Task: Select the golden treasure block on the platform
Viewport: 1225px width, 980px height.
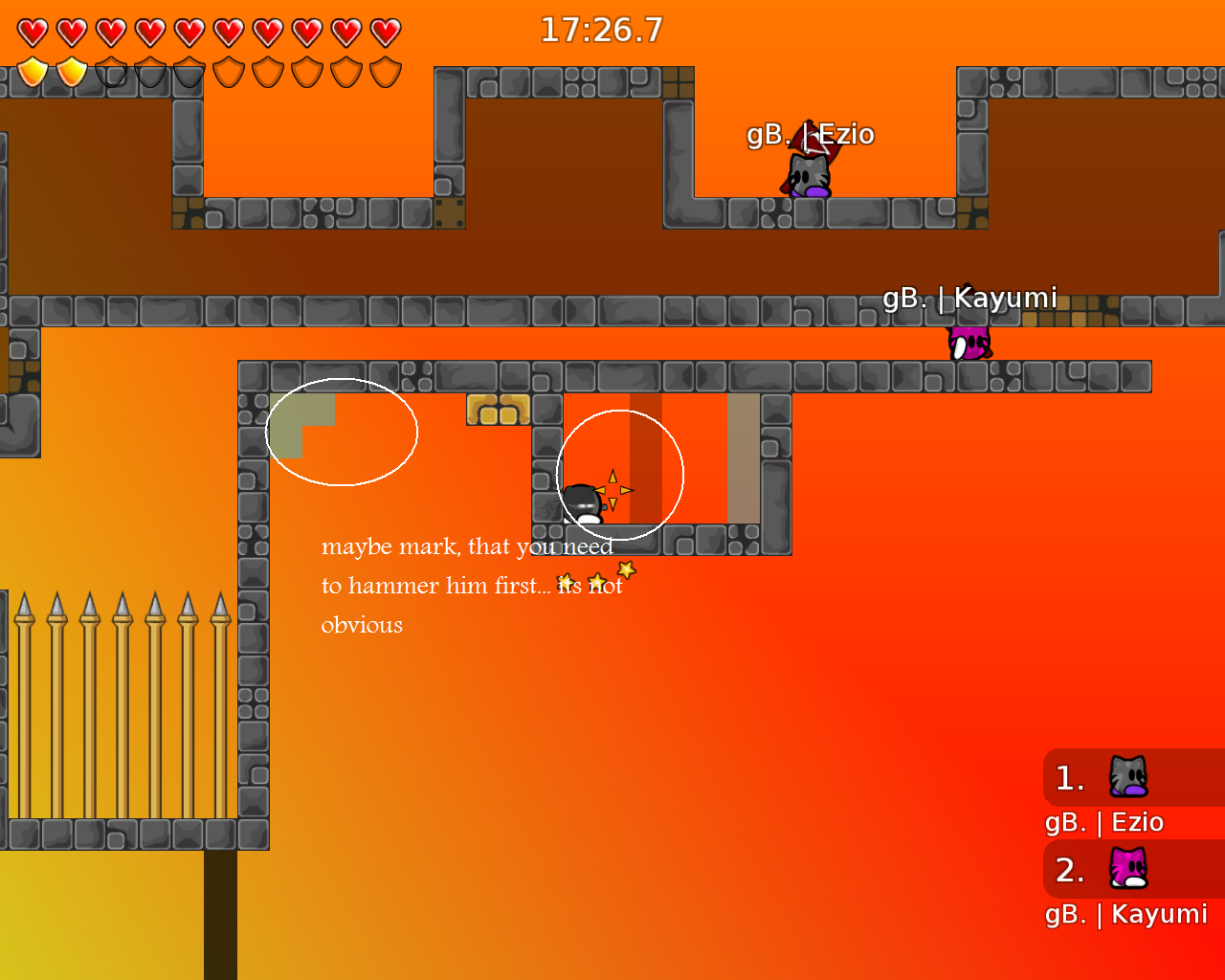Action: coord(498,408)
